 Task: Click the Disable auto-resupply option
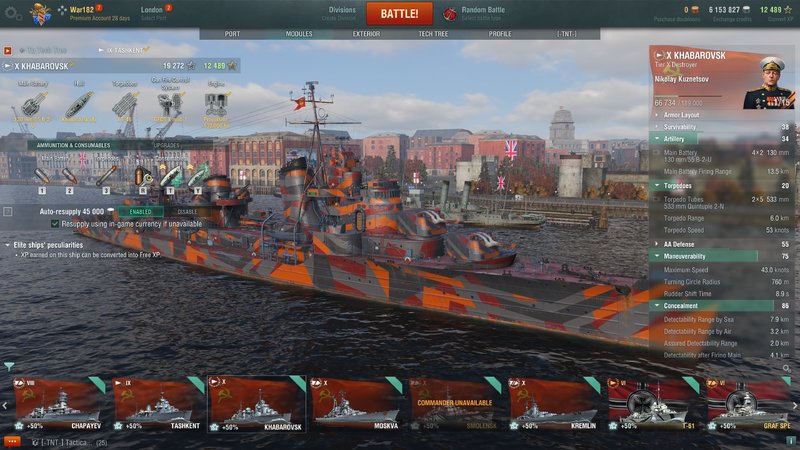187,211
